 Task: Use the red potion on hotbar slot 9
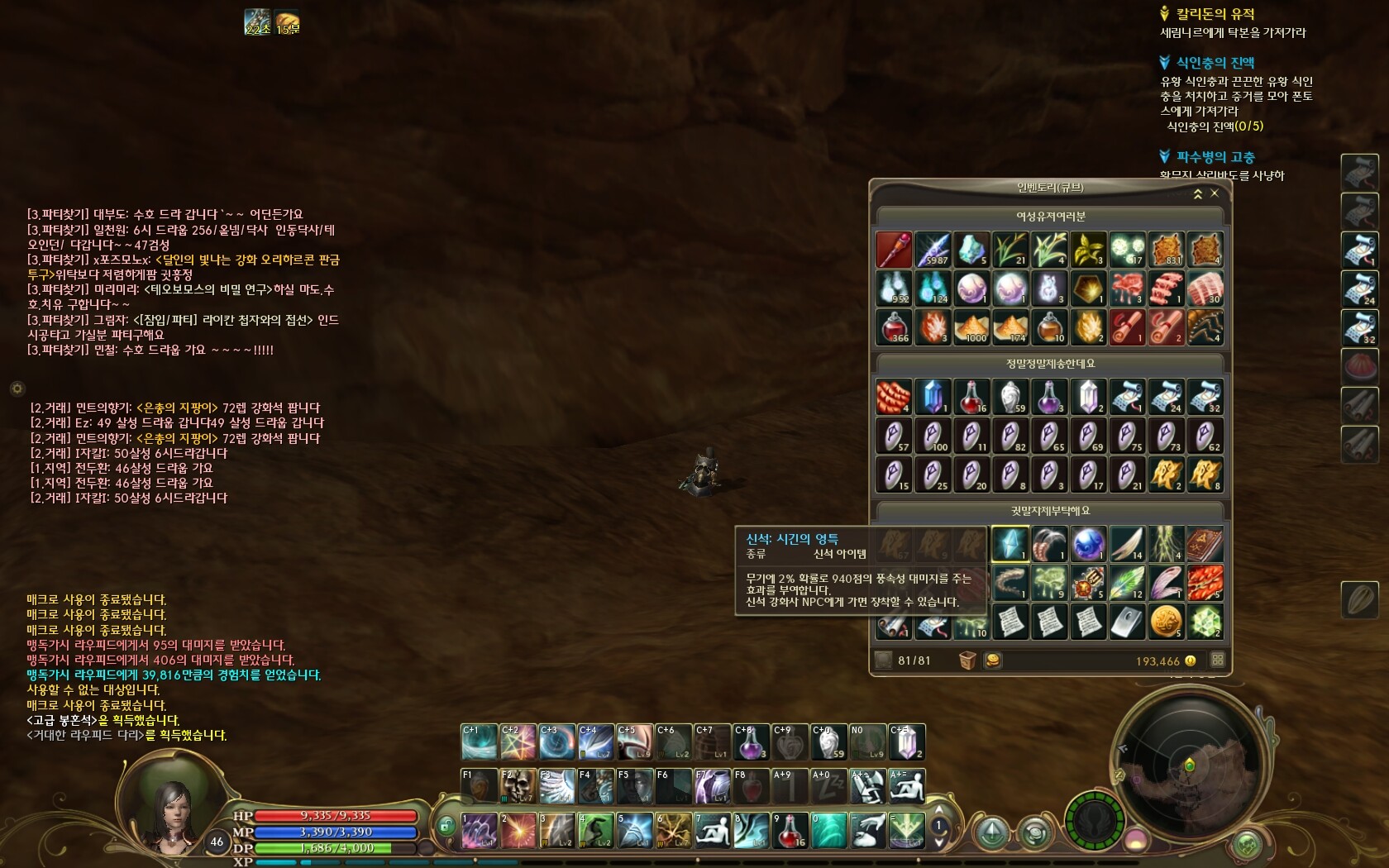(x=790, y=831)
